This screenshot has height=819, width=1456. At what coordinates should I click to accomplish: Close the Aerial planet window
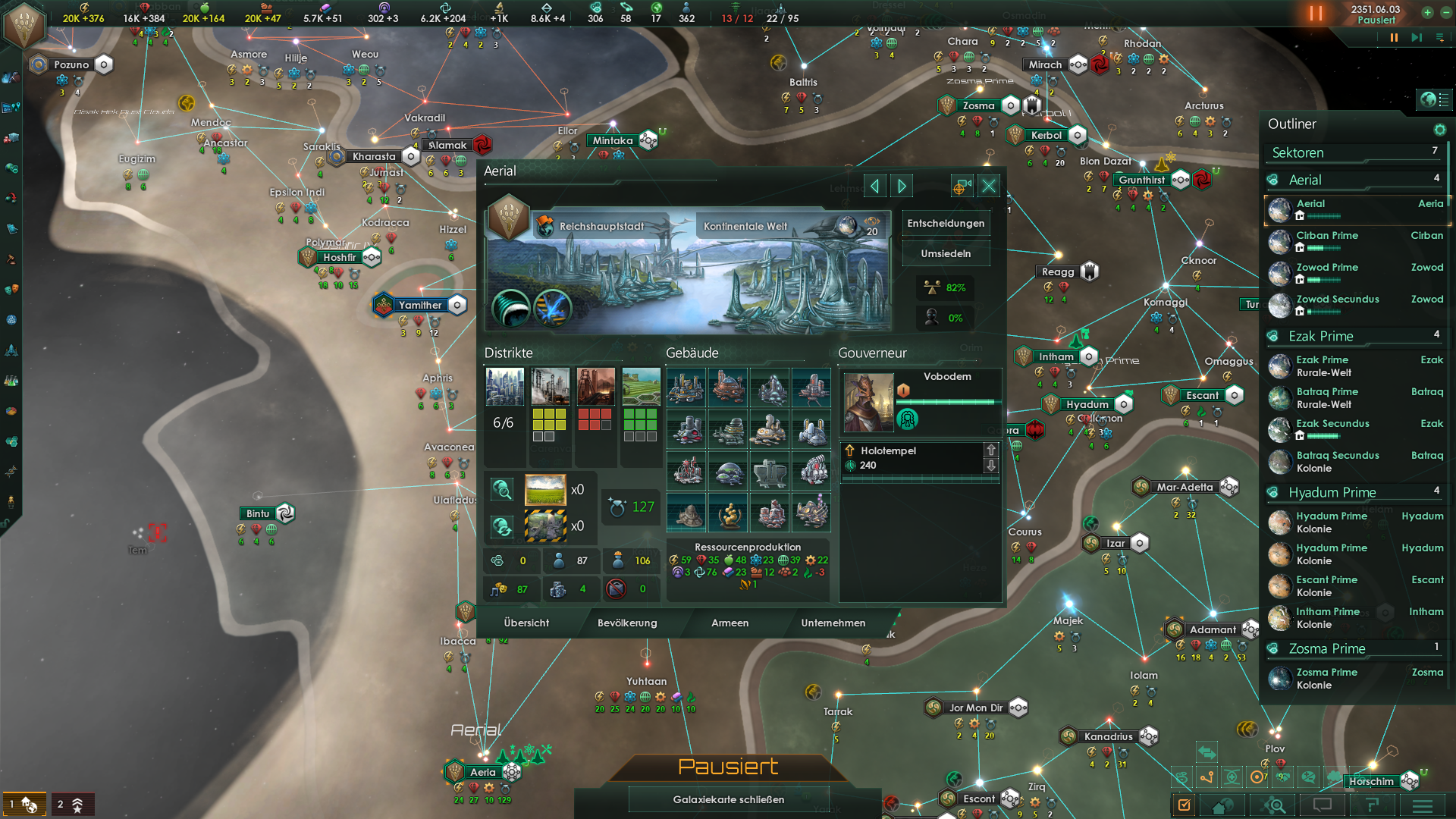[x=989, y=186]
